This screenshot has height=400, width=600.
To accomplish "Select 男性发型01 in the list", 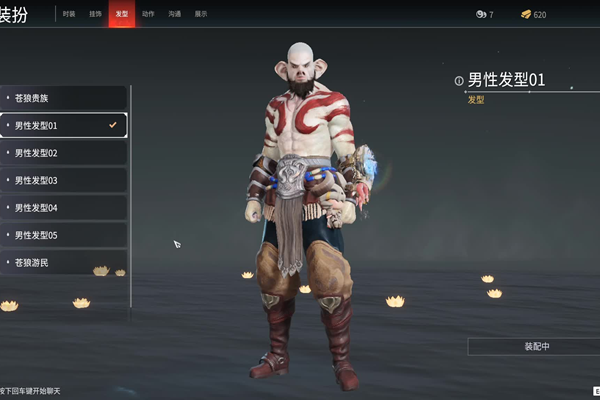I will click(x=64, y=126).
